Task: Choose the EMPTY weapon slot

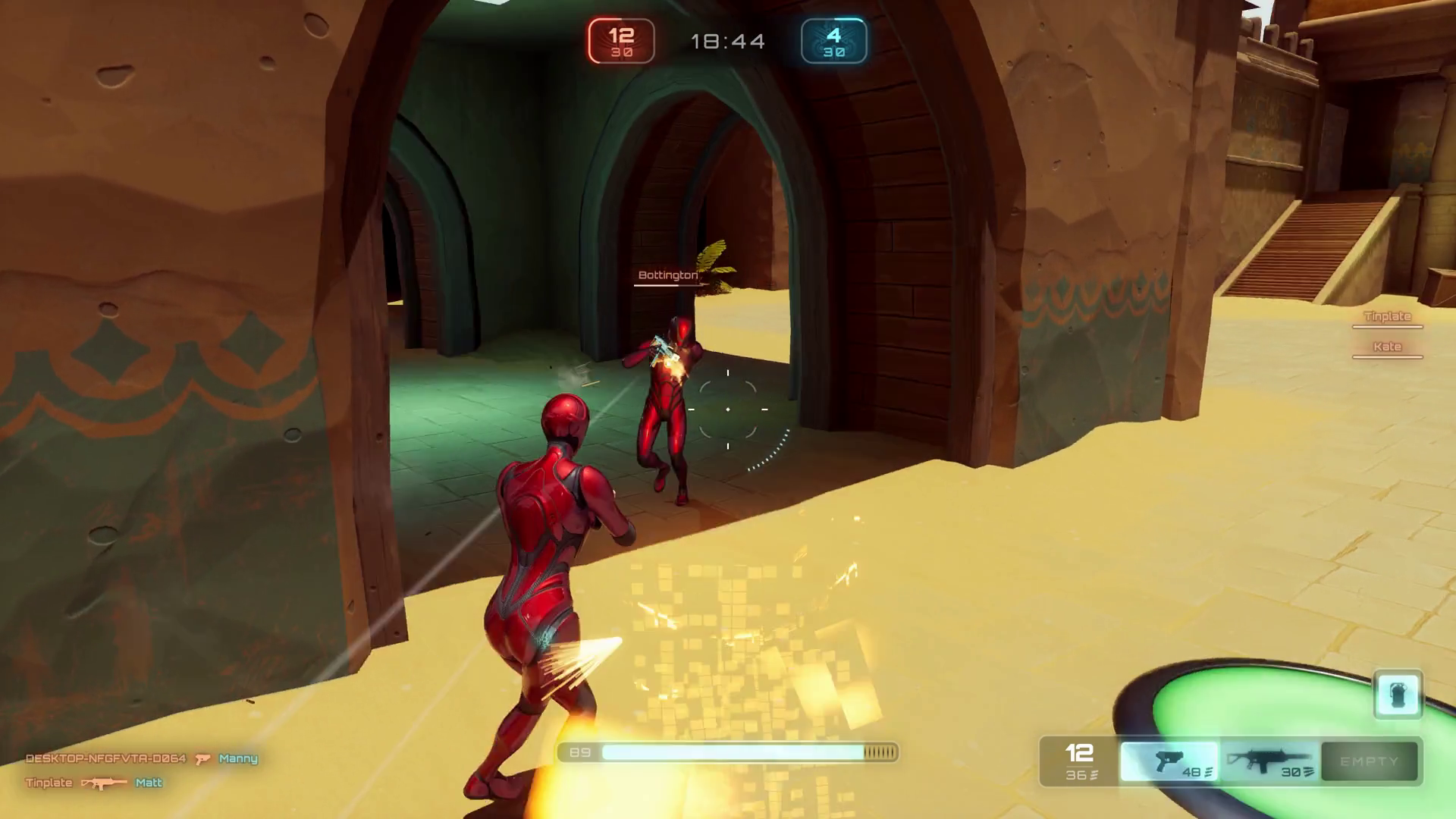Action: [1369, 761]
